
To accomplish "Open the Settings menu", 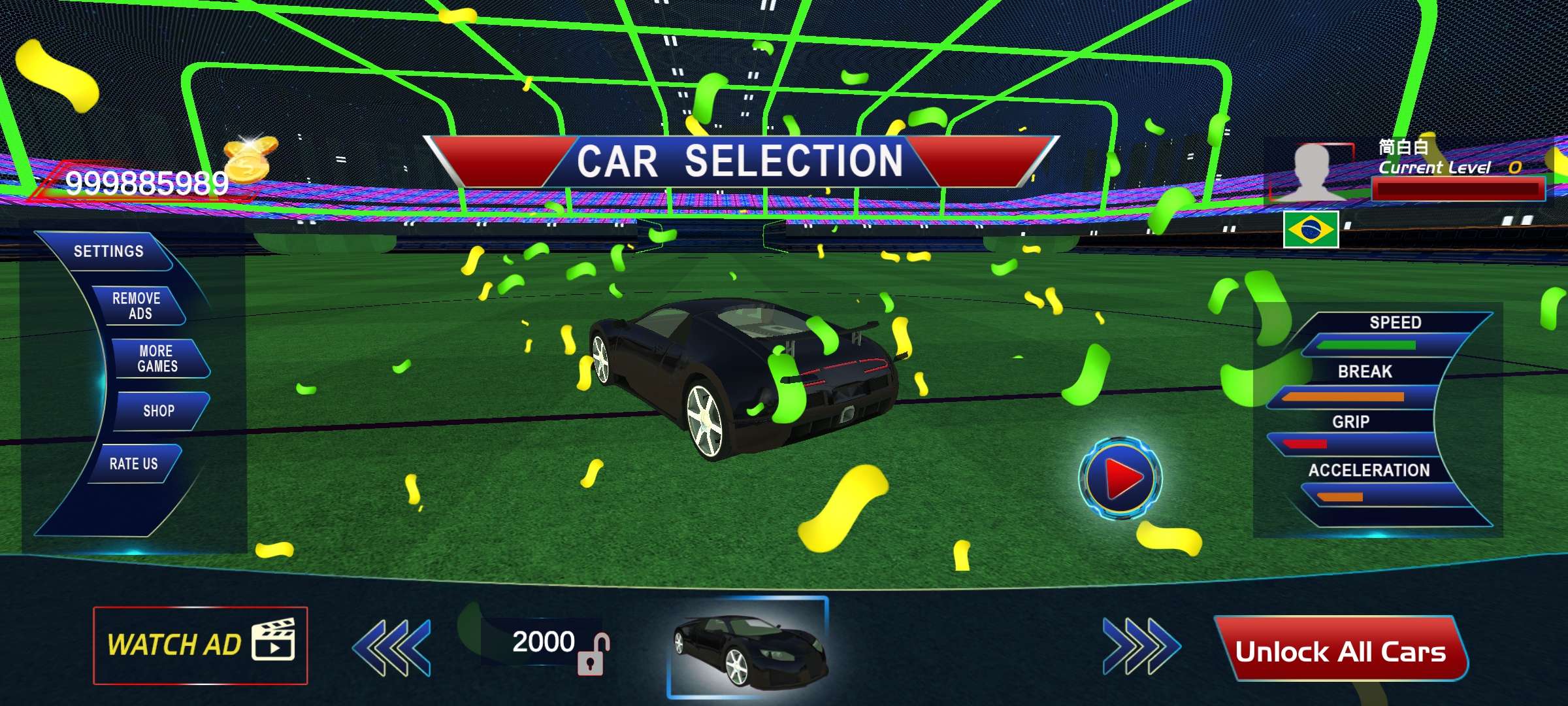I will pyautogui.click(x=108, y=252).
